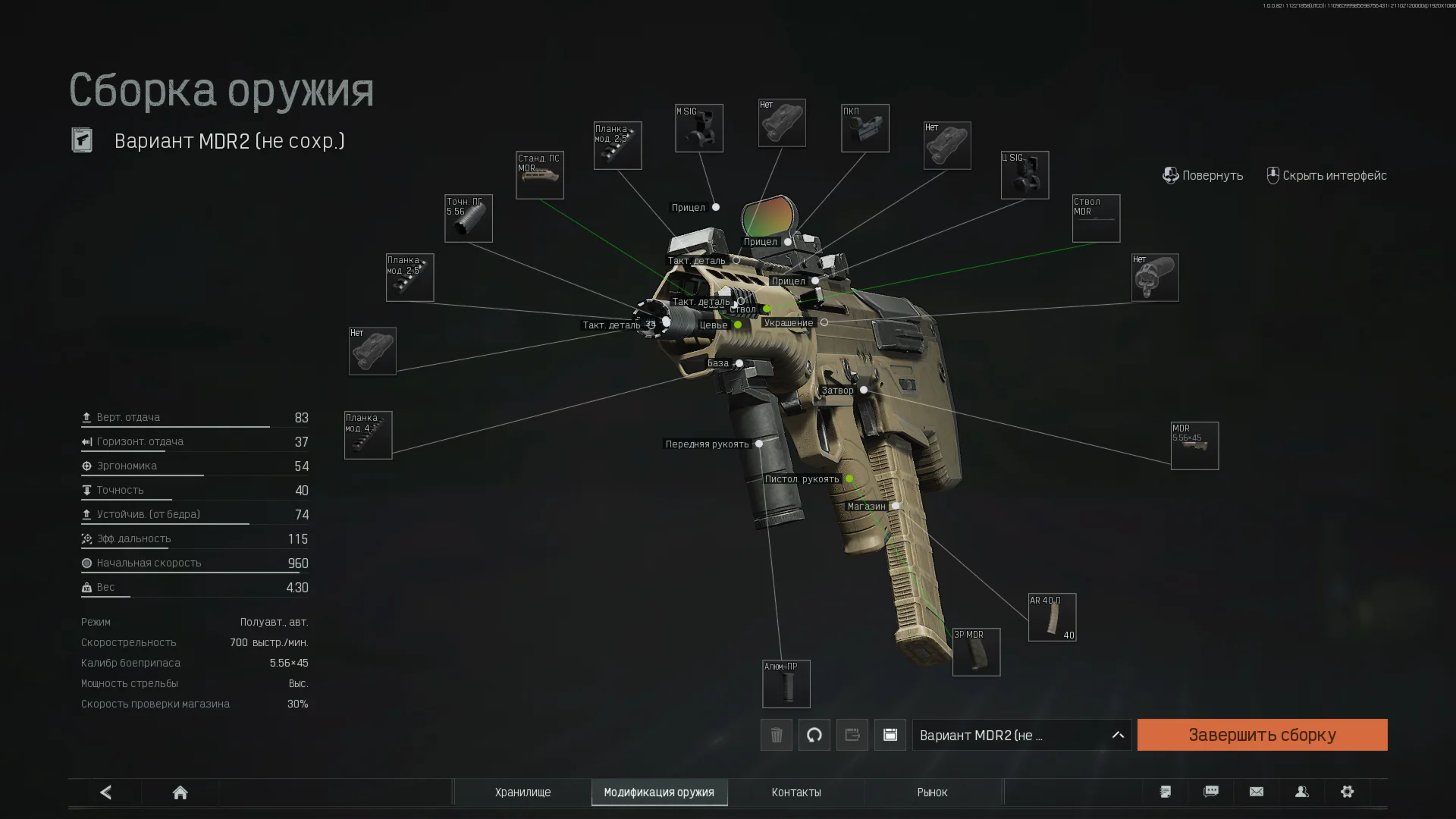Return to the home screen
This screenshot has width=1456, height=819.
(180, 792)
